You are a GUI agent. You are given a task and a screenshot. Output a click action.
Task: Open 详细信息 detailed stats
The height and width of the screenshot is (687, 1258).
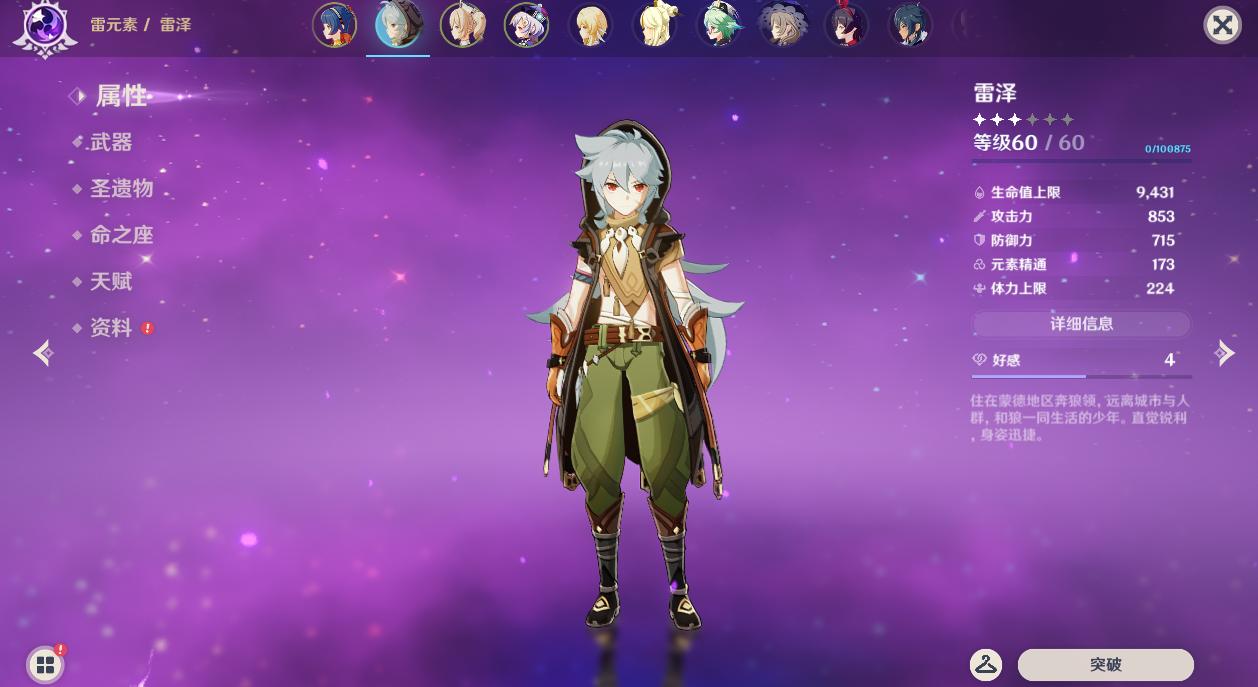click(x=1081, y=324)
